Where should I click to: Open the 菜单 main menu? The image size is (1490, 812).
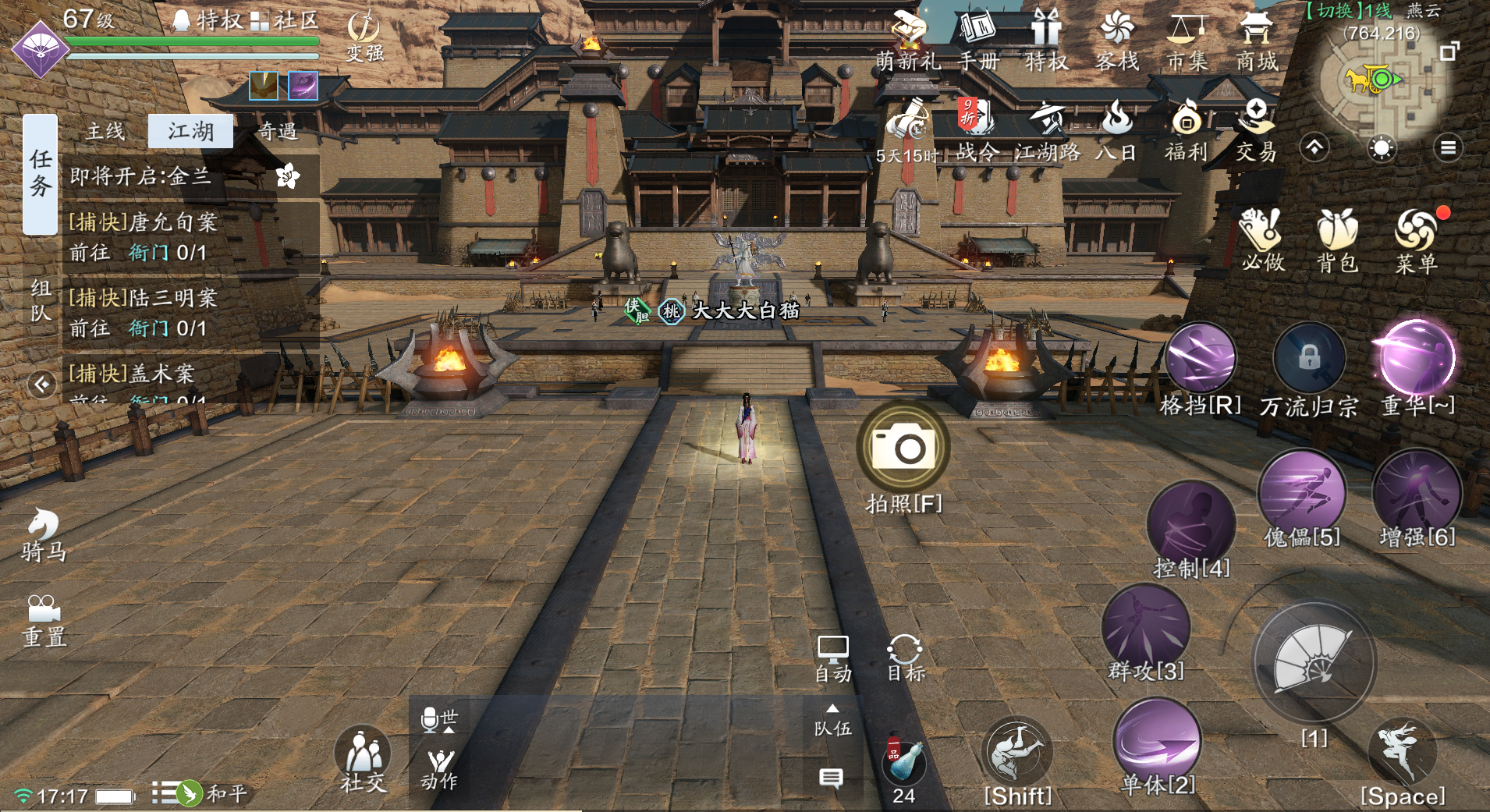point(1416,237)
